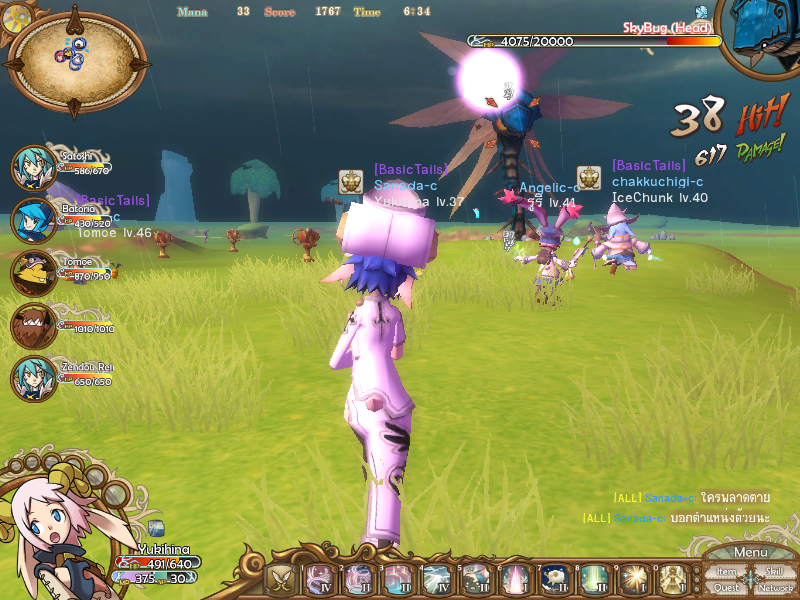Image resolution: width=800 pixels, height=600 pixels.
Task: Select party member Satoshi's portrait
Action: click(x=32, y=167)
